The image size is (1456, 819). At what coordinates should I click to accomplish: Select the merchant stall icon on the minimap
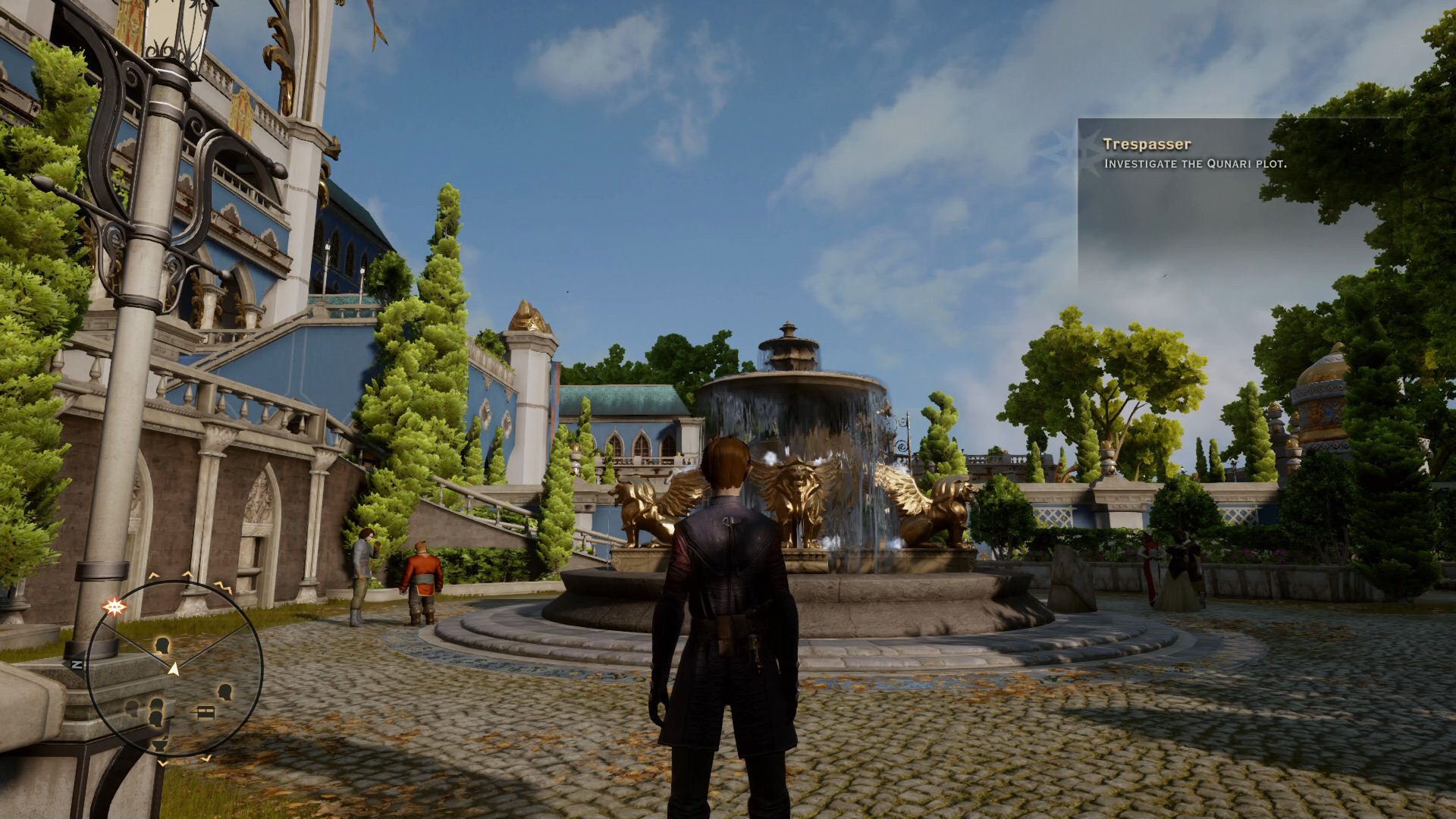pos(205,712)
